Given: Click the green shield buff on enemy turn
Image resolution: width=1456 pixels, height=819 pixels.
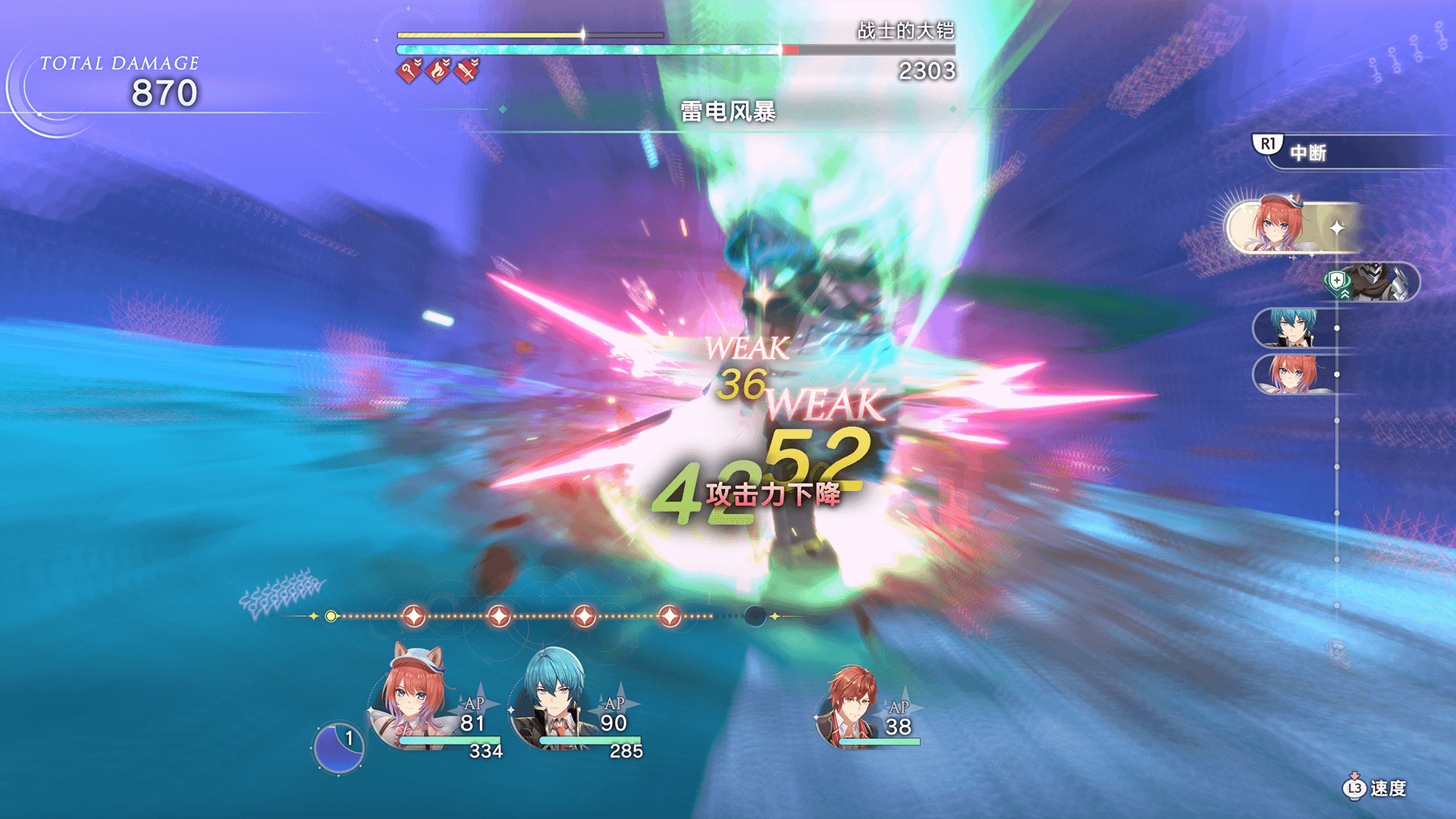Looking at the screenshot, I should click(x=1337, y=282).
